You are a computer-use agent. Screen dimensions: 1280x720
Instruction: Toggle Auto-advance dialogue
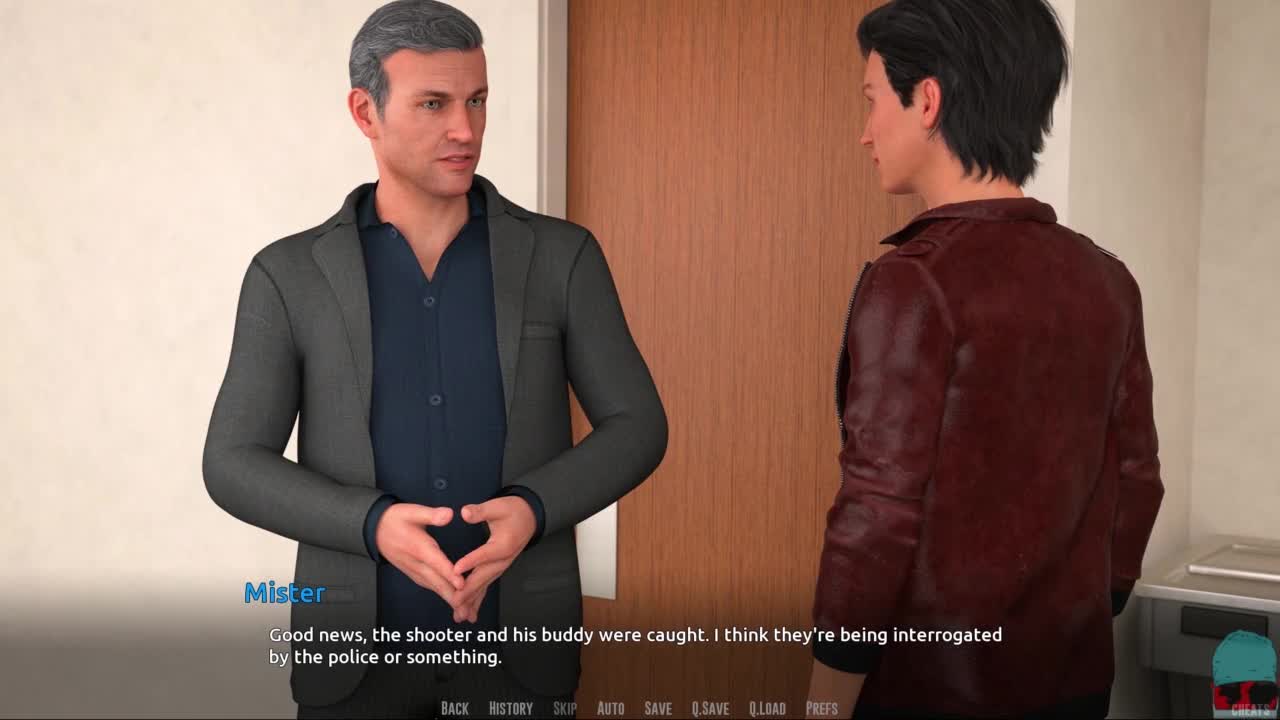pos(610,708)
